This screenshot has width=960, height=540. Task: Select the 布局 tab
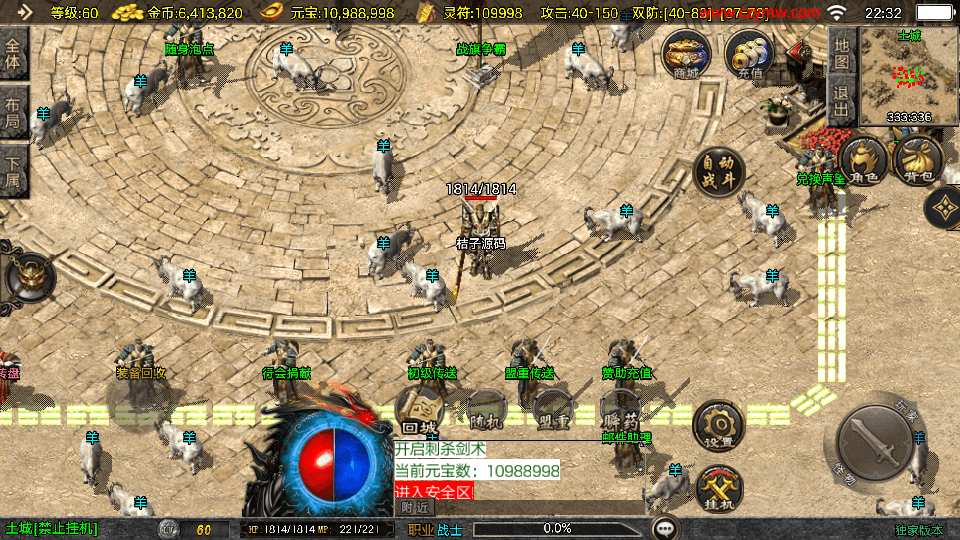(13, 115)
